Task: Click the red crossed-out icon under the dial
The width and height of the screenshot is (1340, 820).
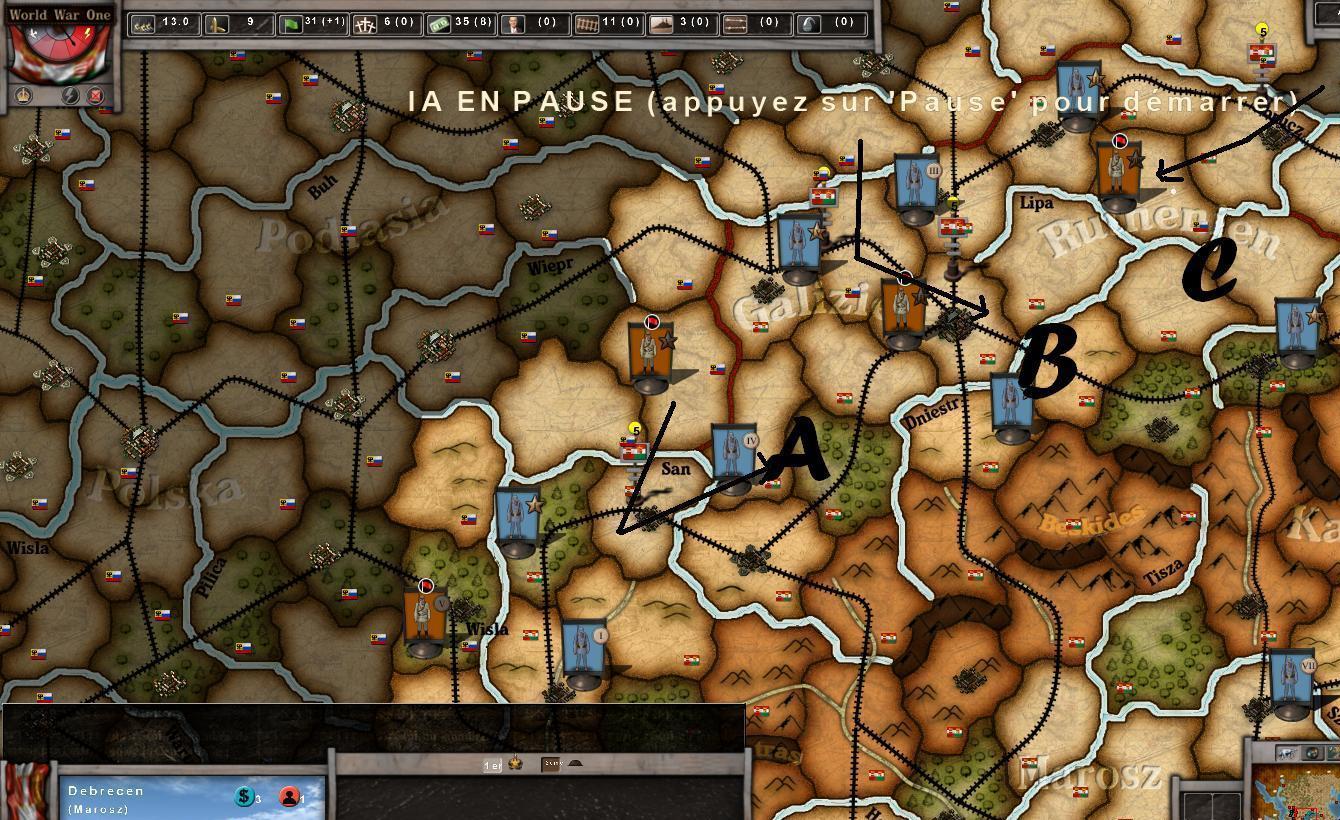Action: [96, 96]
